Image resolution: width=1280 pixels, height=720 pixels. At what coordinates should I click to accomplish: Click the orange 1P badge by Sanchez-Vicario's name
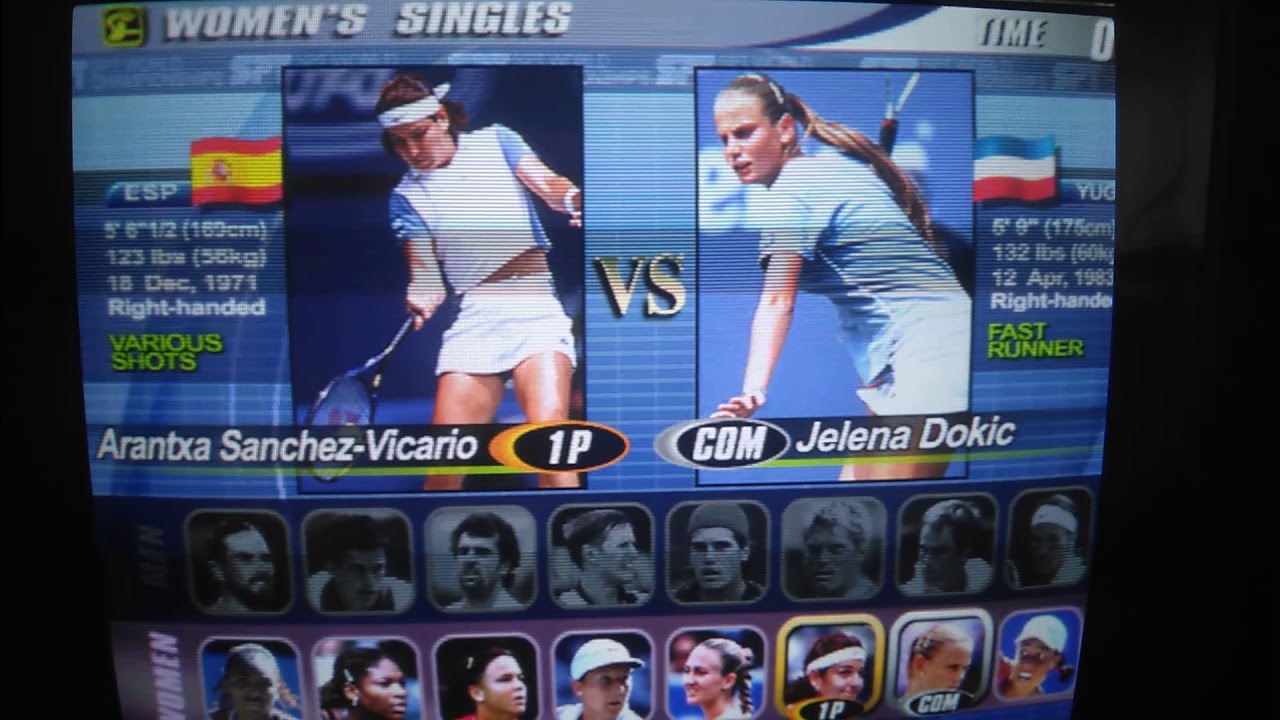tap(560, 446)
